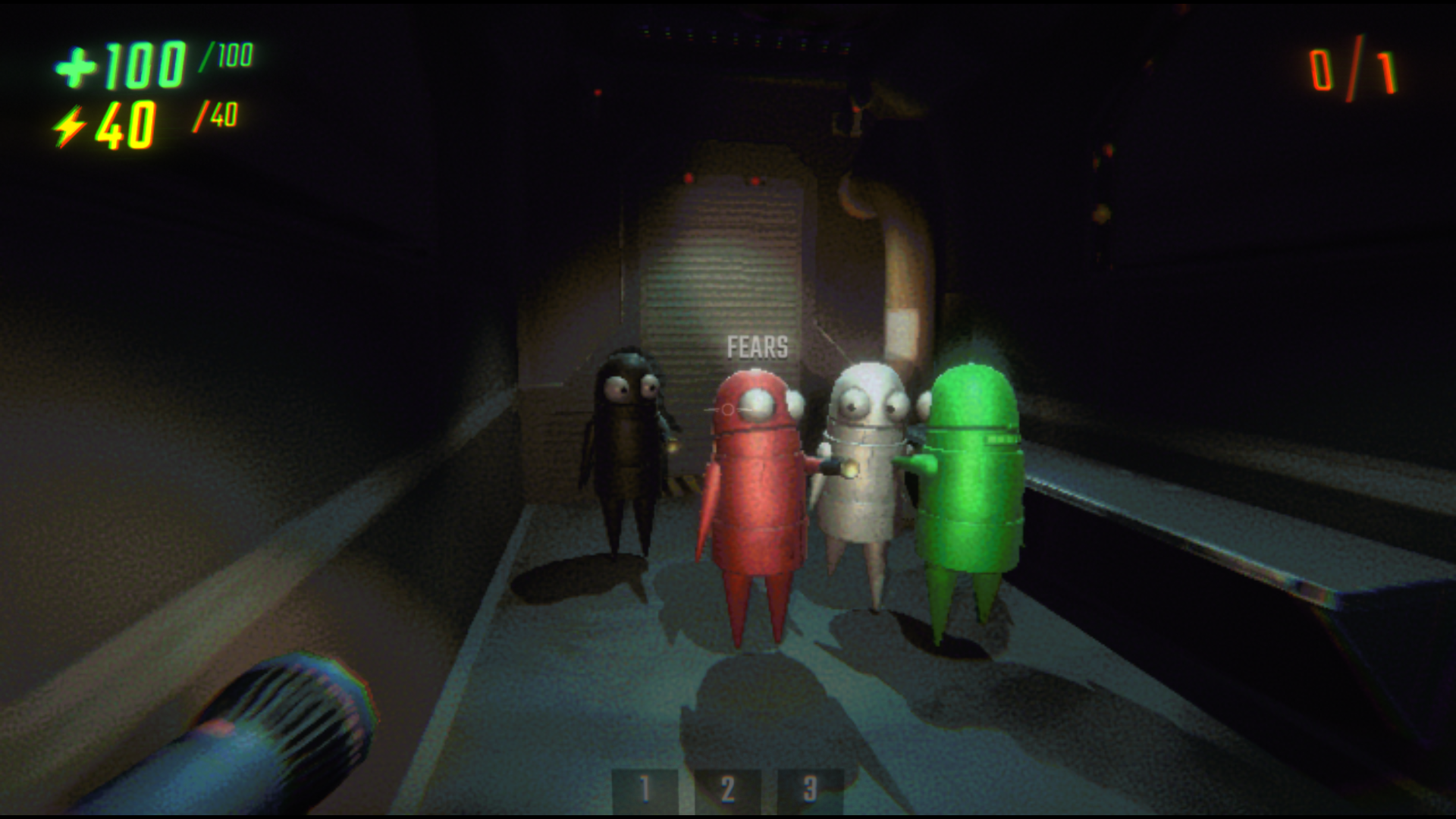Choose hotbar slot number 2
This screenshot has height=819, width=1456.
point(727,789)
